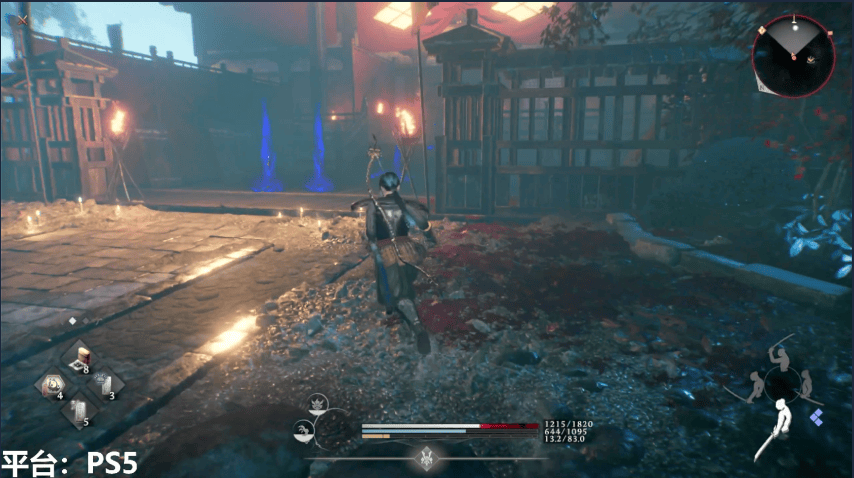Click the lower guardian spirit icon
Image resolution: width=854 pixels, height=478 pixels.
coord(301,430)
